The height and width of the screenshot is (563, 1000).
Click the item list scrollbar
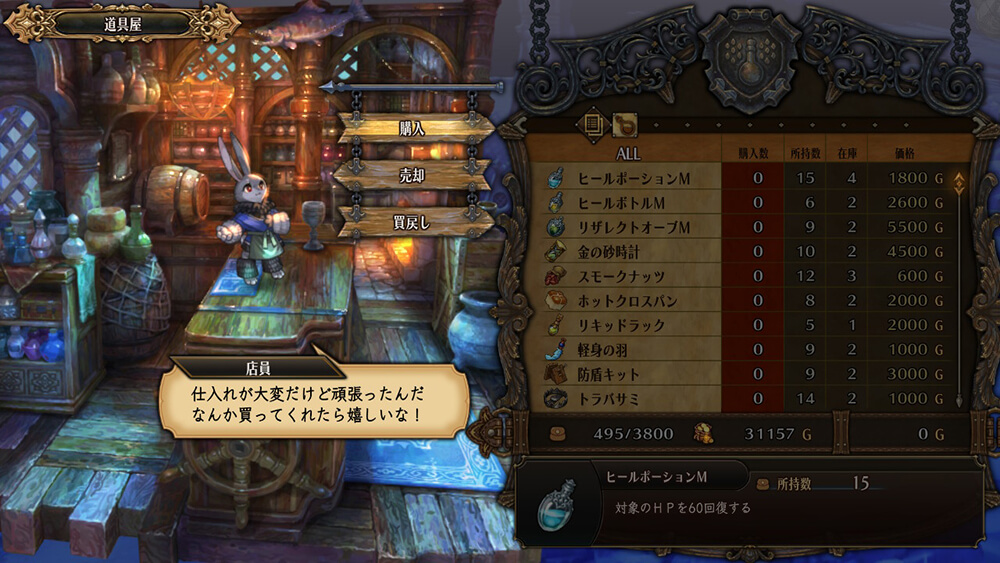958,290
